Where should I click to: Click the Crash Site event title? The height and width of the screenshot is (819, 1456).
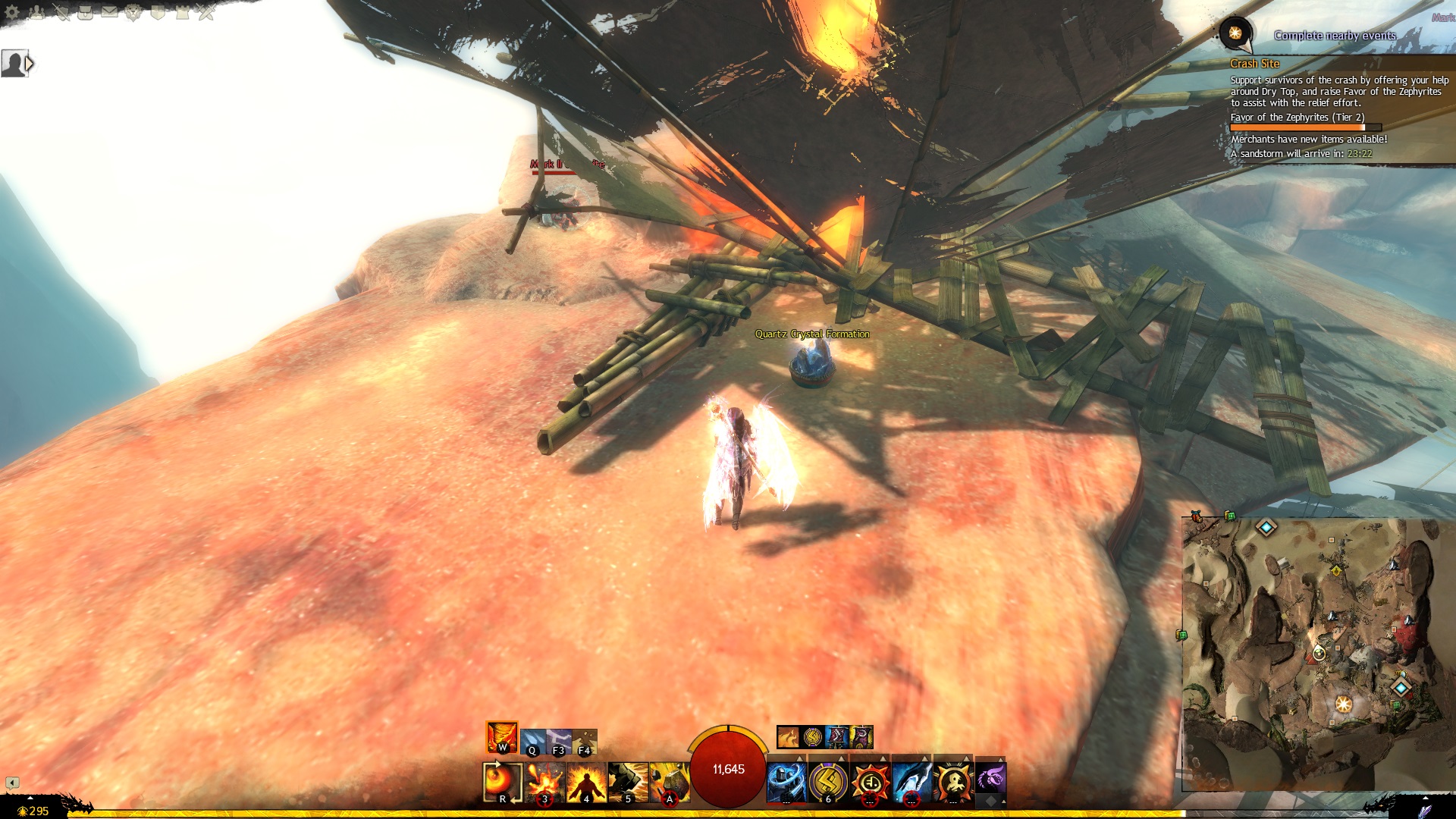coord(1254,64)
